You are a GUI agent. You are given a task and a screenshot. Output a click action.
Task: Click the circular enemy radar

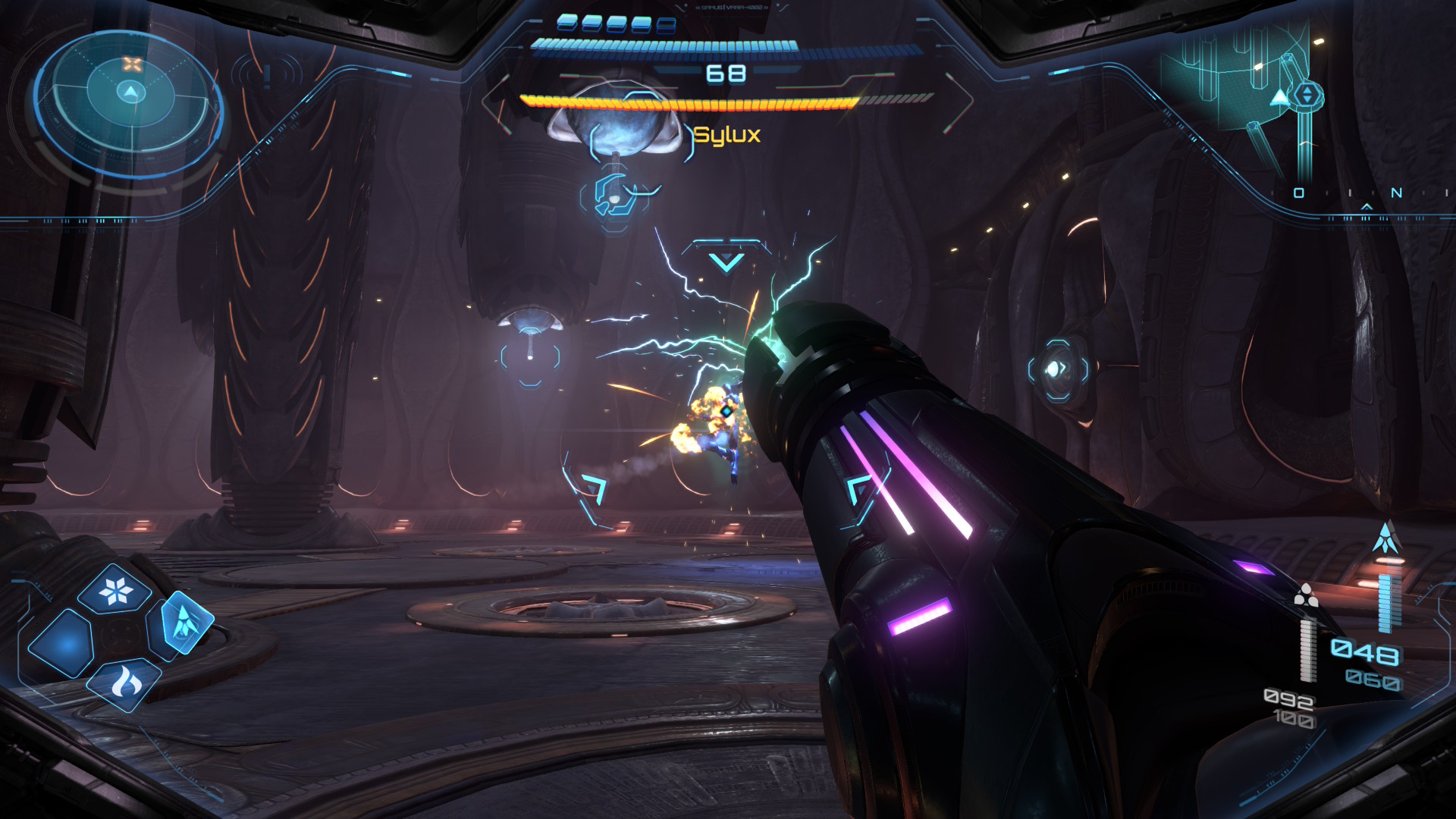[x=130, y=102]
